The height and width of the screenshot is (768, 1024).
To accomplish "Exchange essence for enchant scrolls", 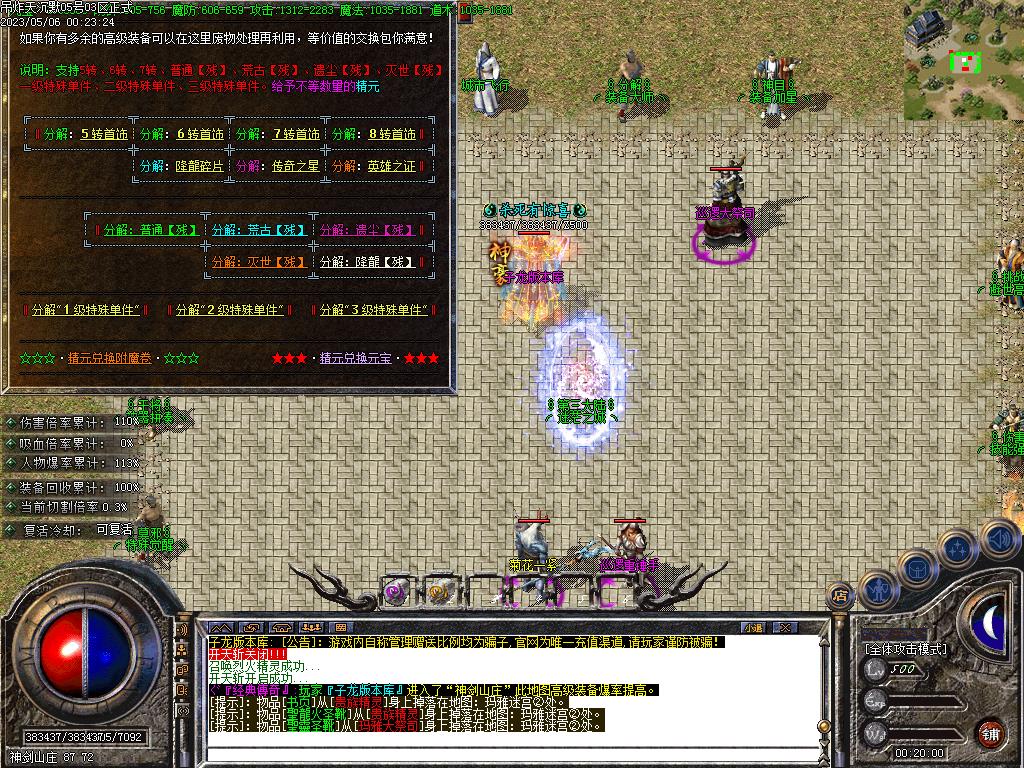I will click(110, 358).
